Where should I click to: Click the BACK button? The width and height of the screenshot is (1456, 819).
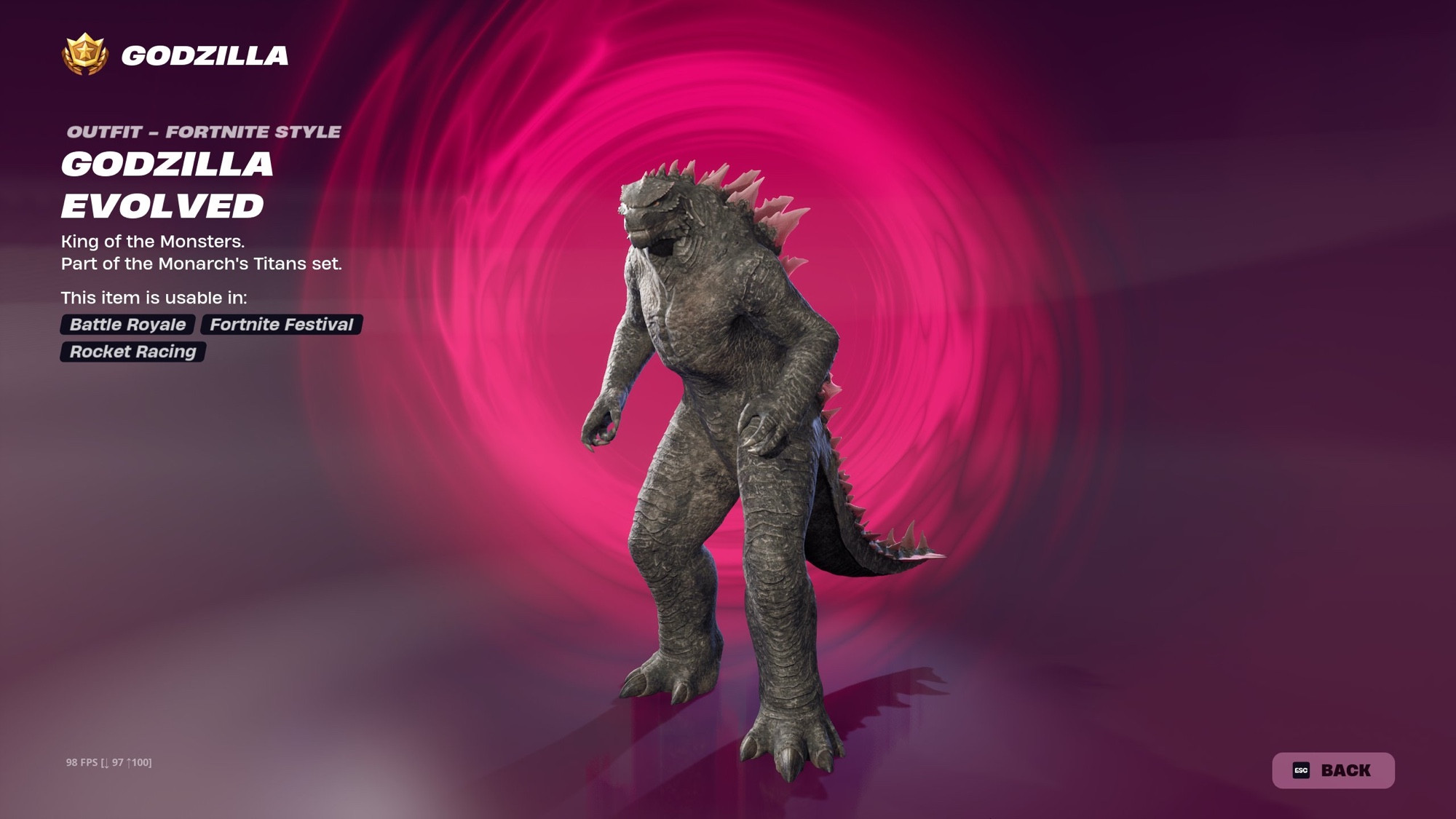click(1336, 769)
